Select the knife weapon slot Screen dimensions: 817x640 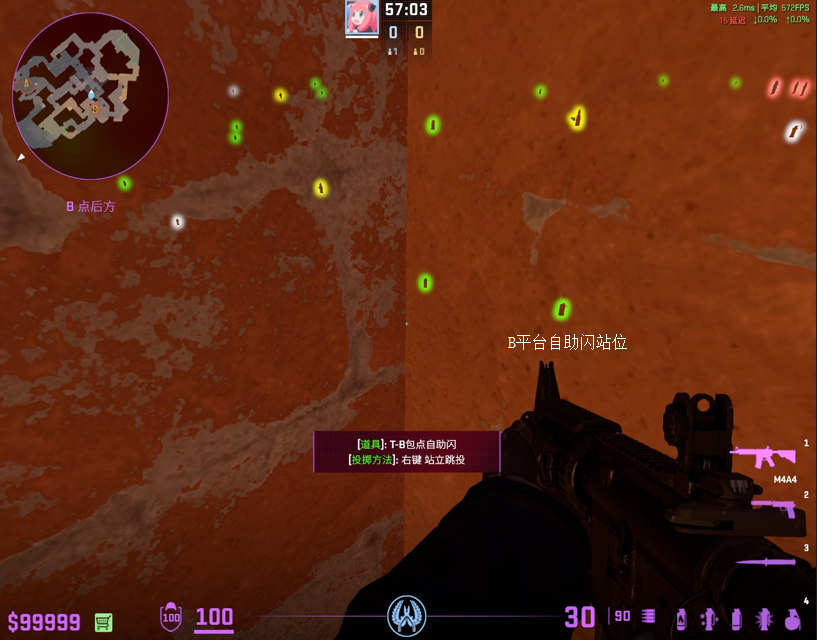[x=766, y=561]
